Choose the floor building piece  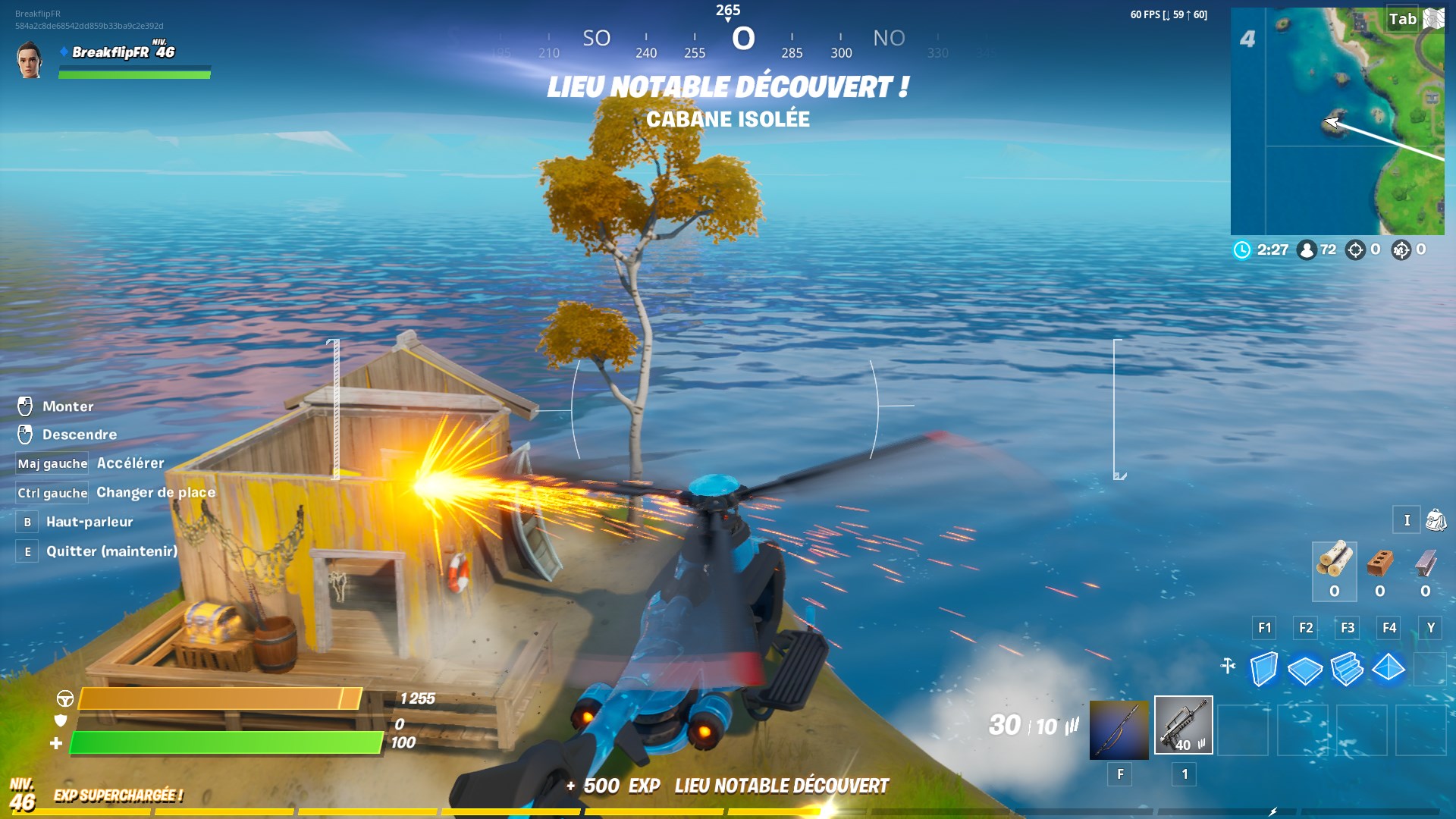(1305, 669)
